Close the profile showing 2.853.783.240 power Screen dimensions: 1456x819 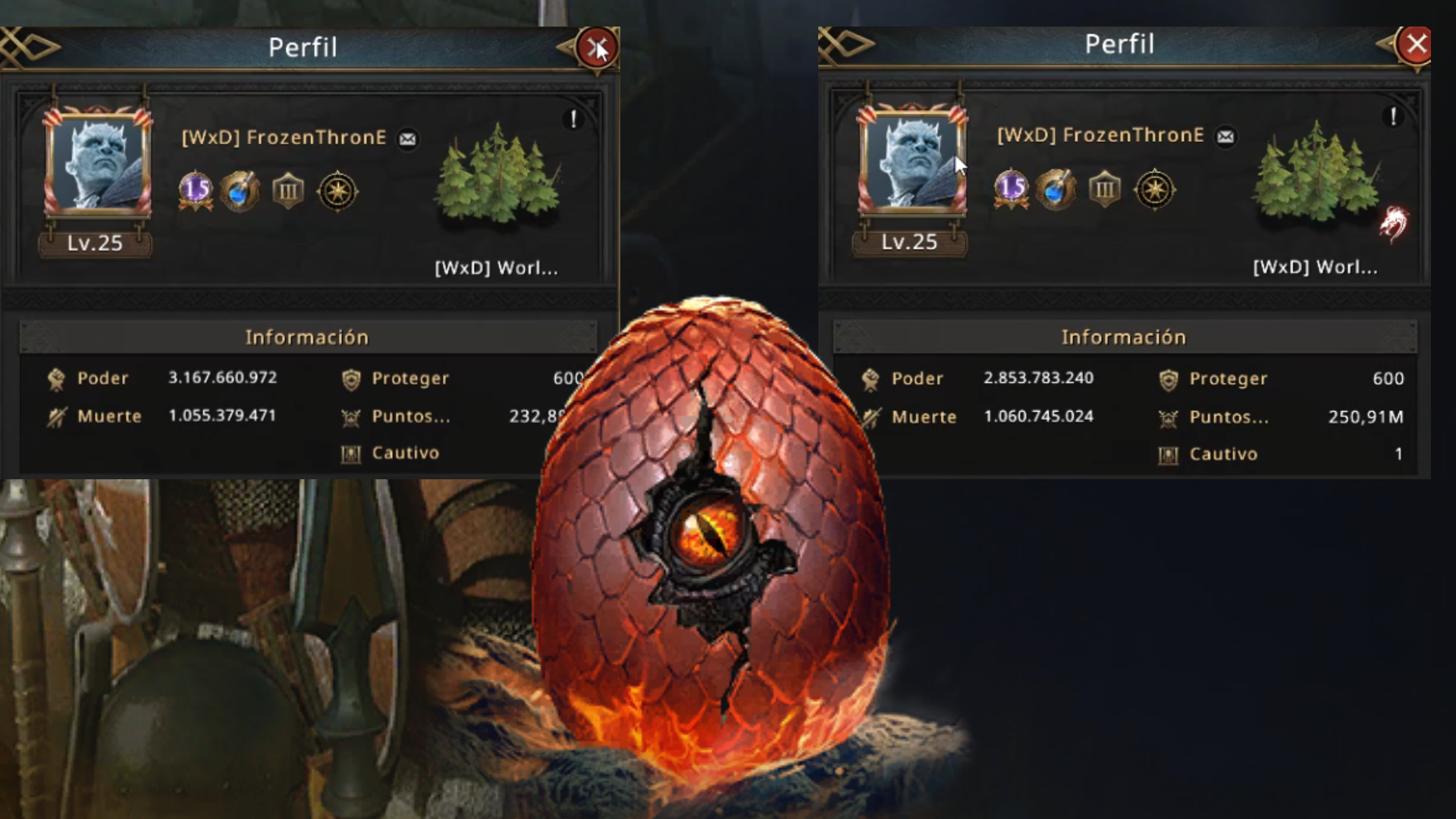1416,45
